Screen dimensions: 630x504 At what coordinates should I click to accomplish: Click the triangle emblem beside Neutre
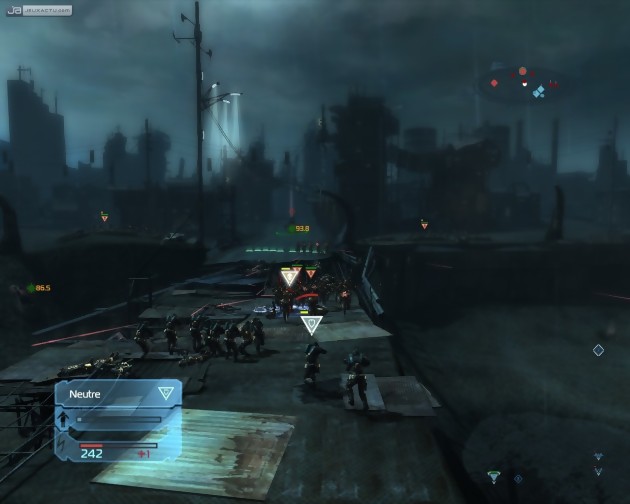point(165,393)
